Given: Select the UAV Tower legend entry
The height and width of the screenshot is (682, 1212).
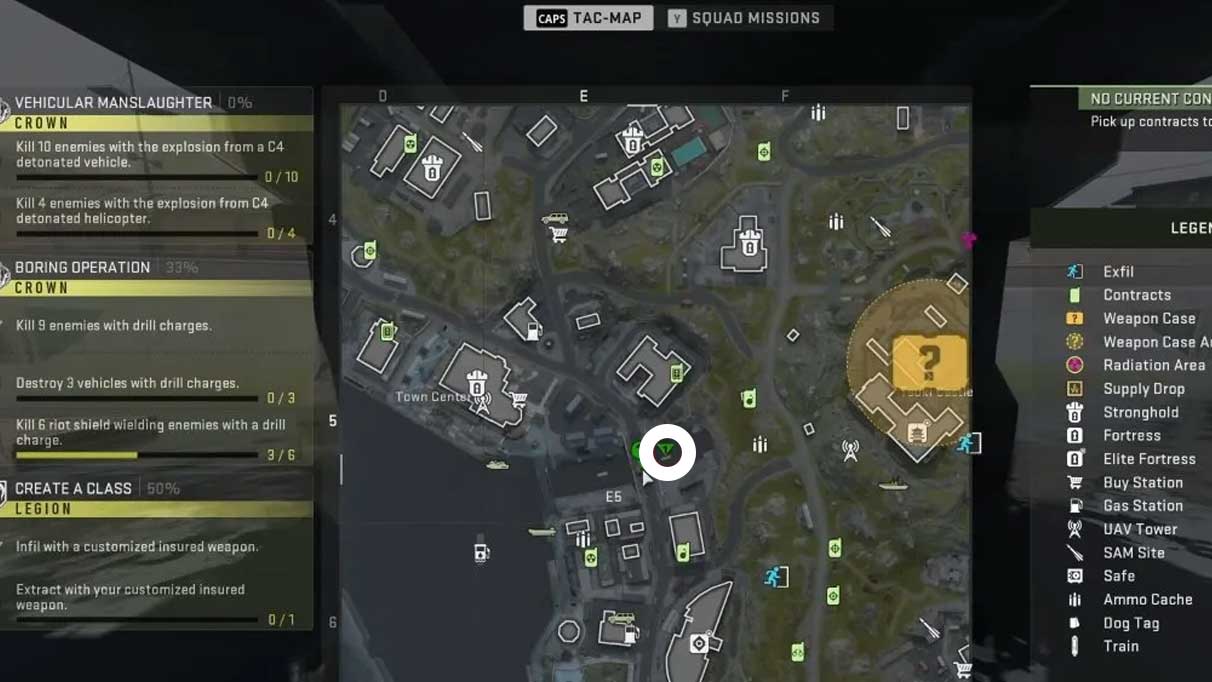Looking at the screenshot, I should (1139, 529).
